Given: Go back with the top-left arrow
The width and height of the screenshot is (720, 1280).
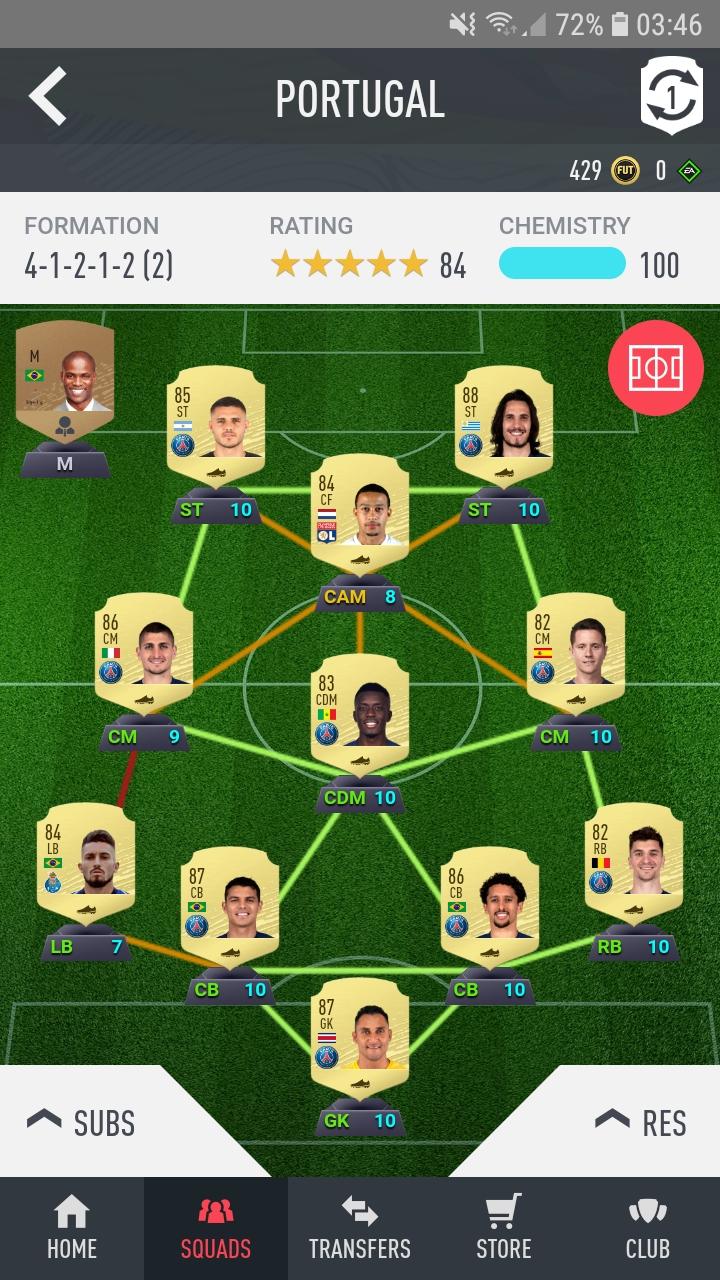Looking at the screenshot, I should tap(48, 97).
